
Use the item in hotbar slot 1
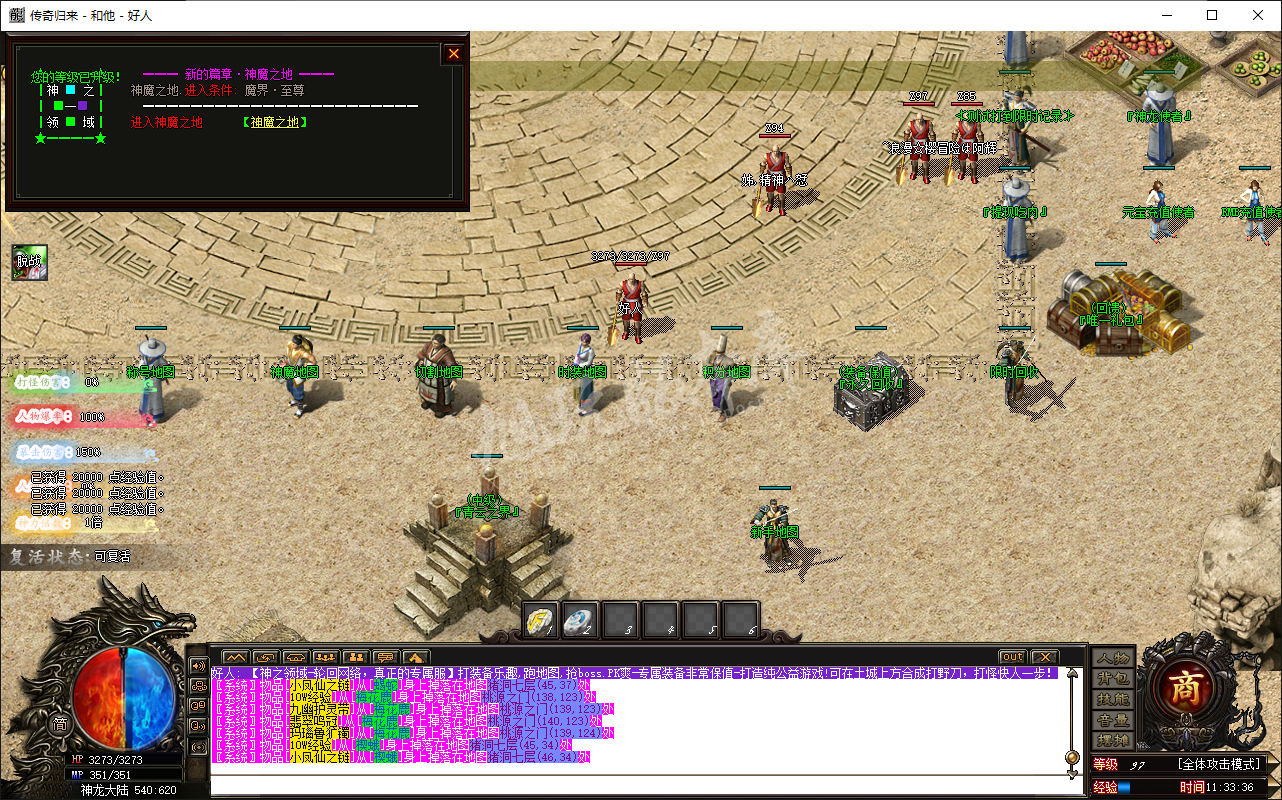tap(541, 620)
